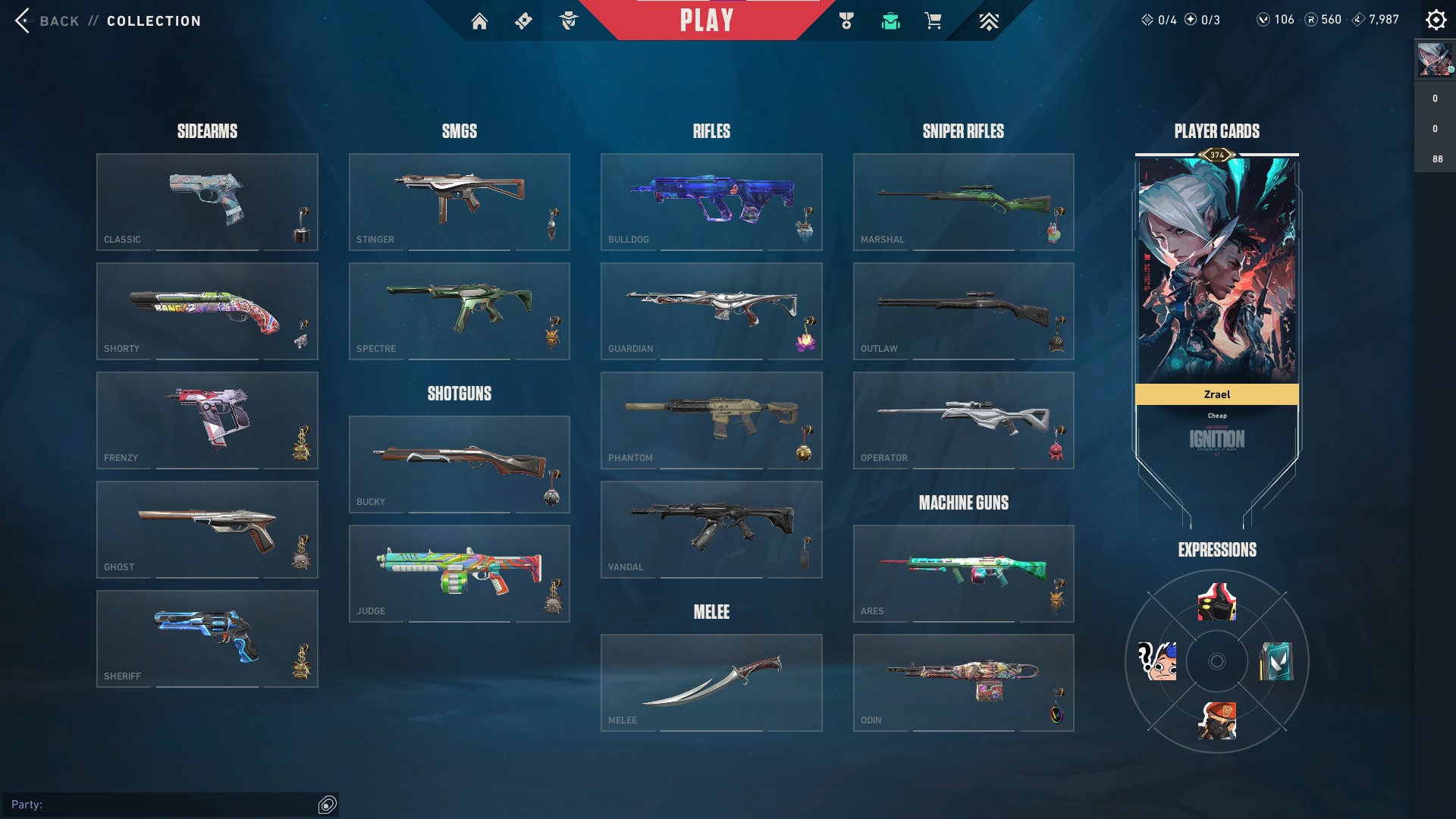Go back from the Collection screen
Screen dimensions: 1456x819
pyautogui.click(x=45, y=20)
